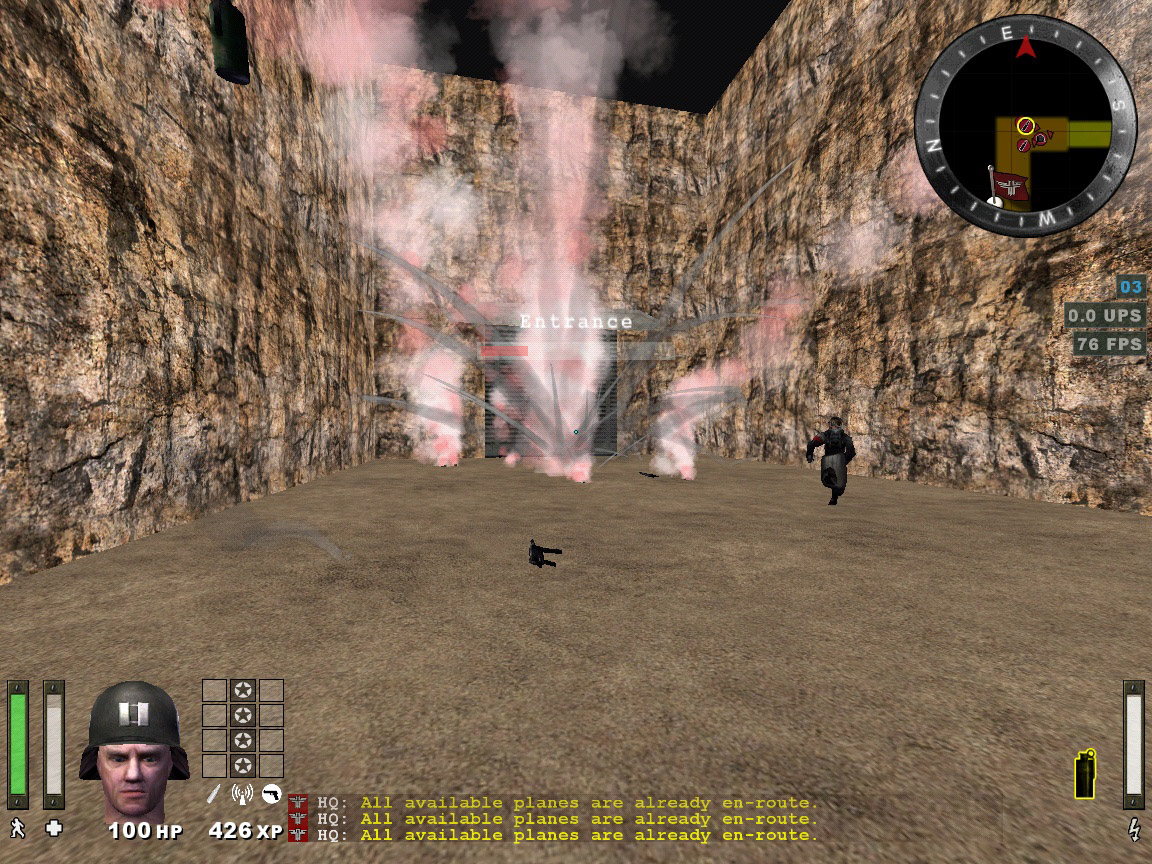The width and height of the screenshot is (1152, 864).
Task: Click the running man stamina icon
Action: tap(17, 828)
